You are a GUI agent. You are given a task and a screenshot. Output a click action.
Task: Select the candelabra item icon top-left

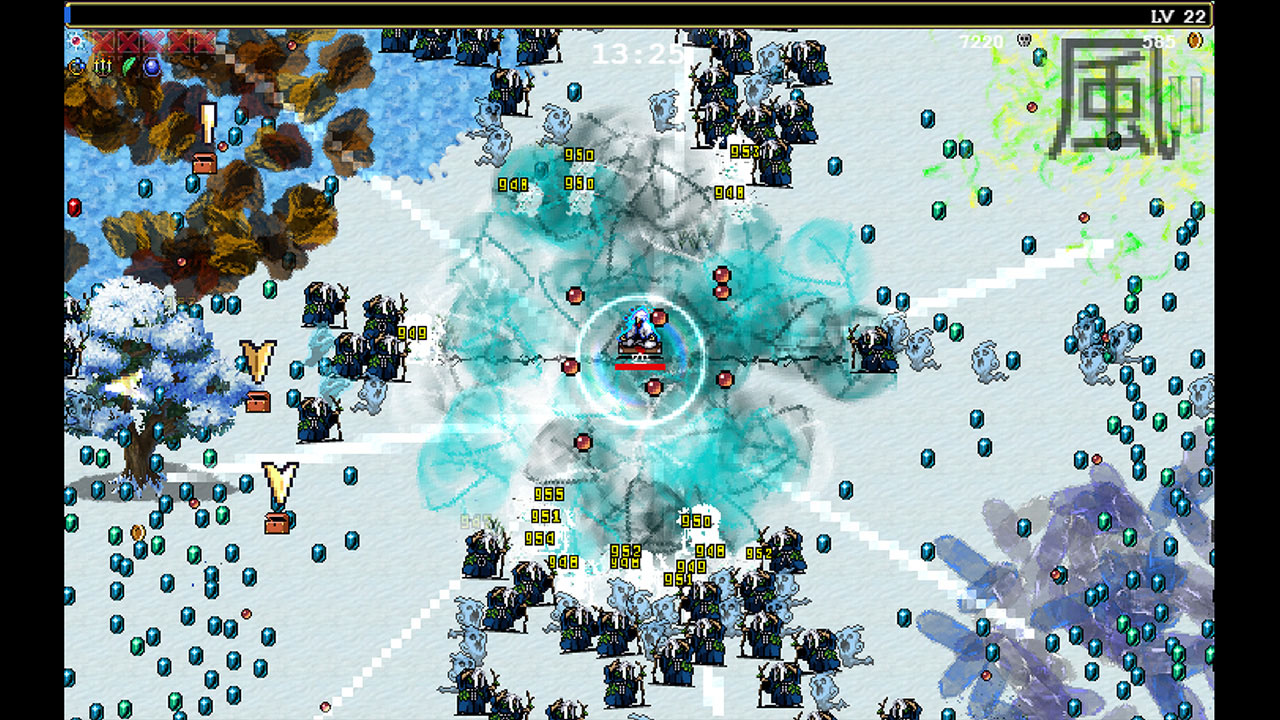(102, 66)
